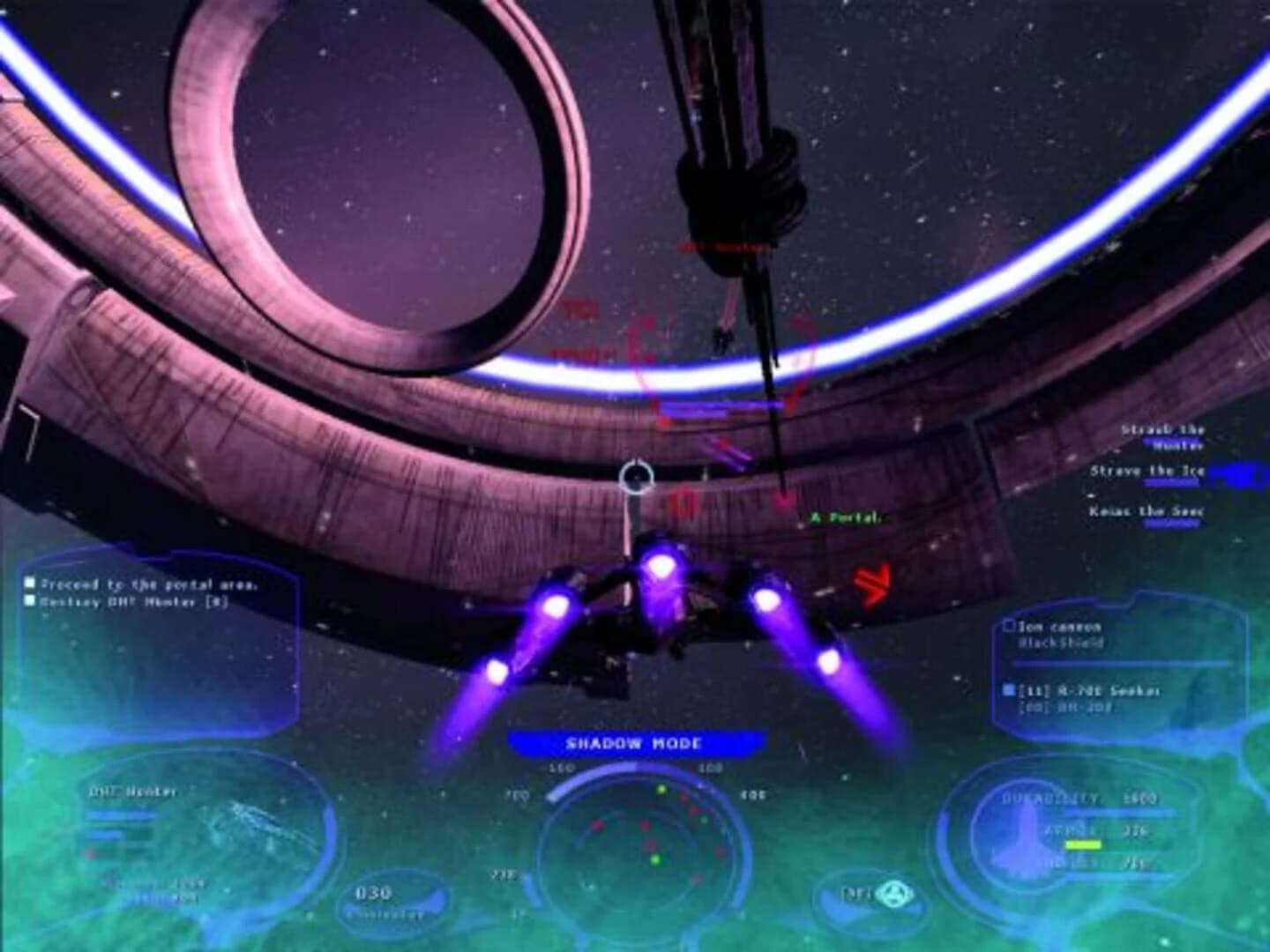Click the AFT camera wheel icon
Screen dimensions: 1270x952
coord(893,894)
